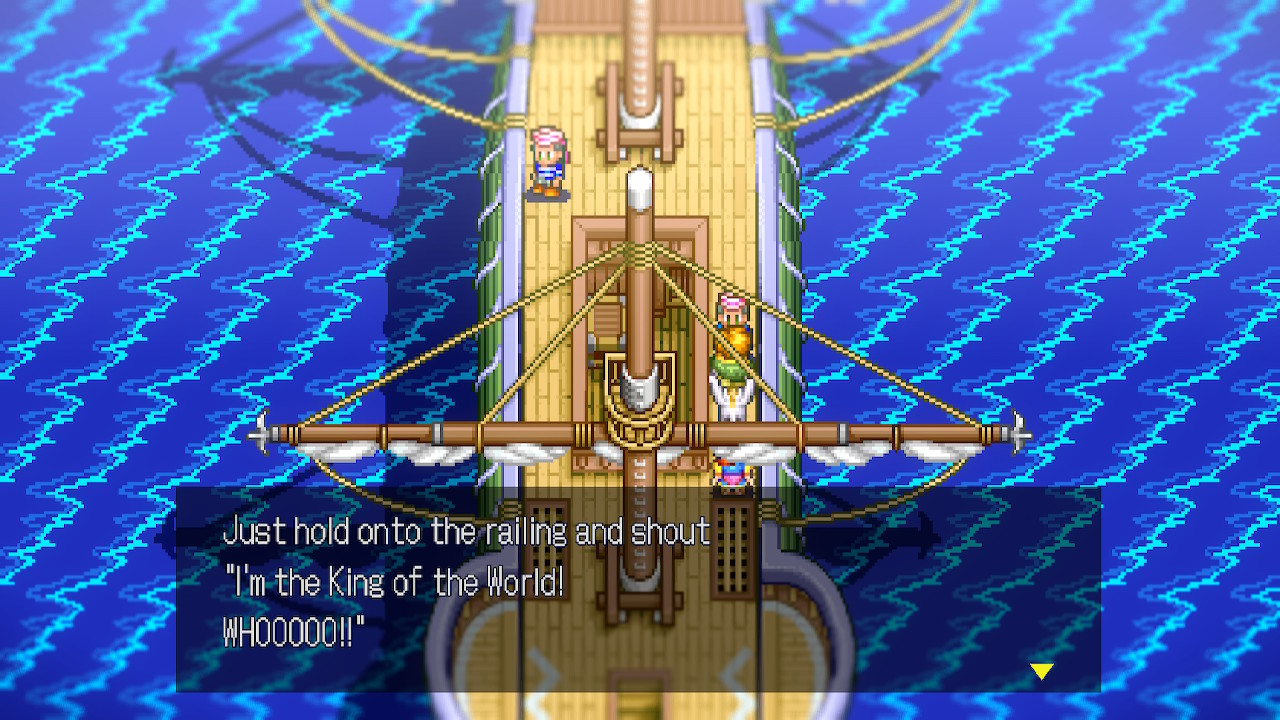Advance dialogue with the yellow arrow
Image resolution: width=1280 pixels, height=720 pixels.
[x=1042, y=671]
